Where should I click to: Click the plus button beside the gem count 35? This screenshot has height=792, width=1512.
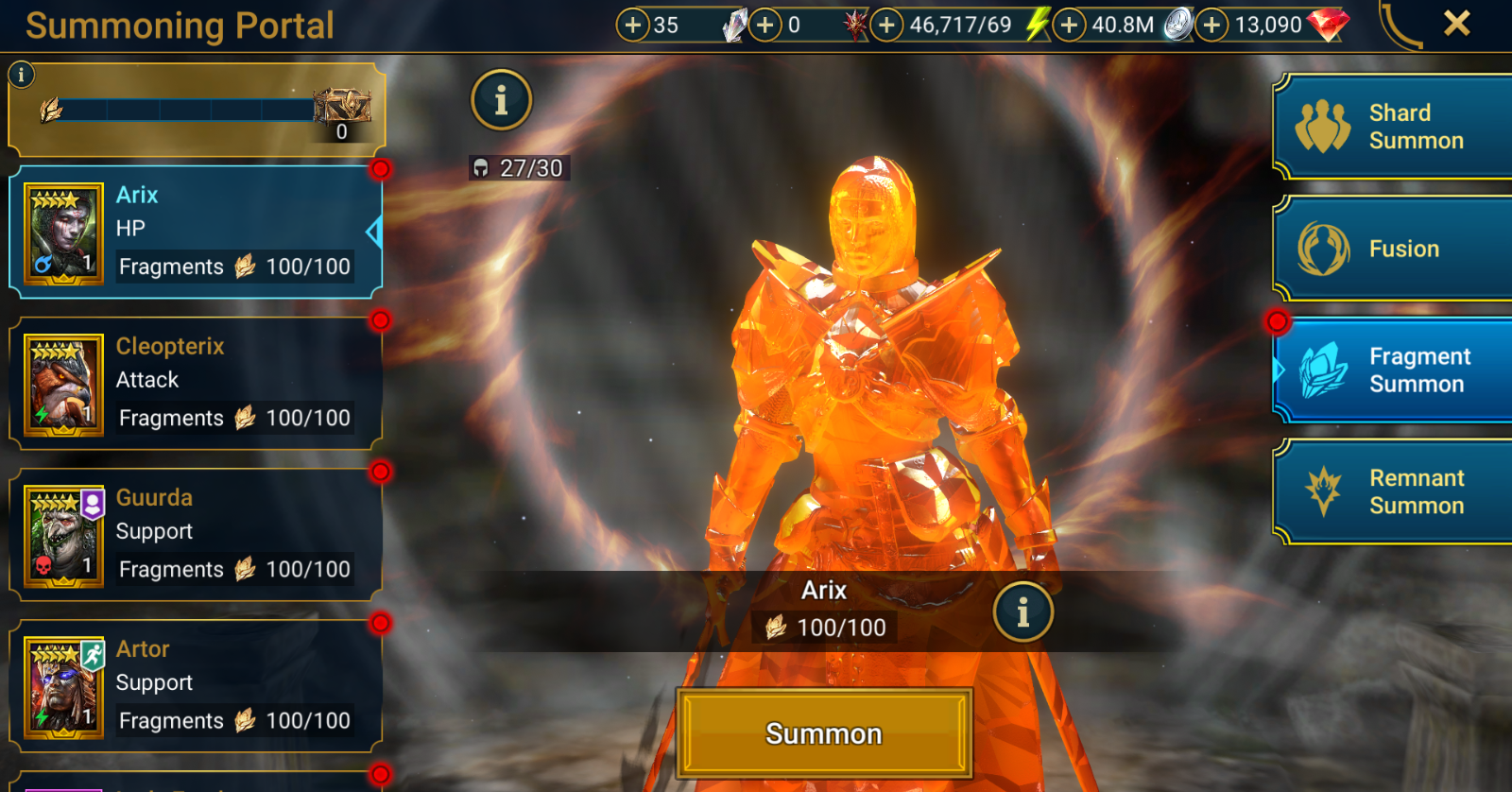click(x=635, y=24)
